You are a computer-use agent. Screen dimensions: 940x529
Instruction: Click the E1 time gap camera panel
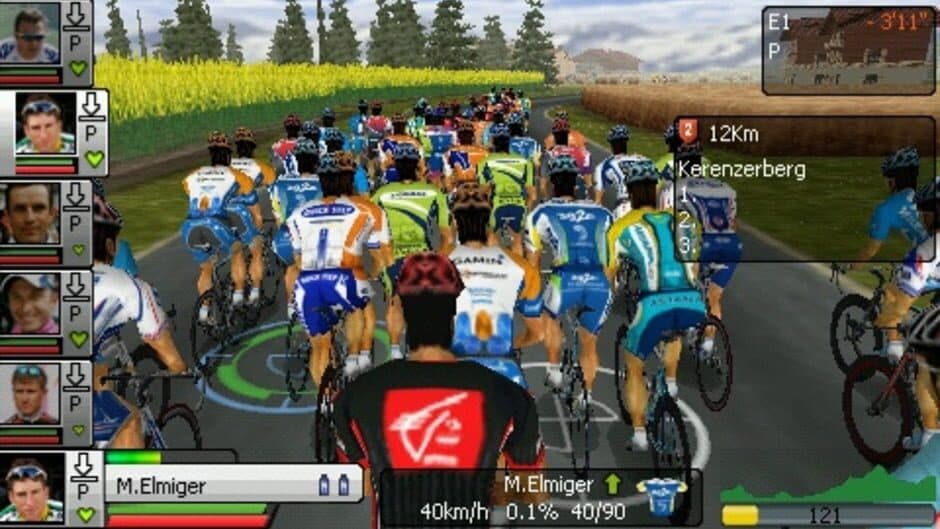848,50
